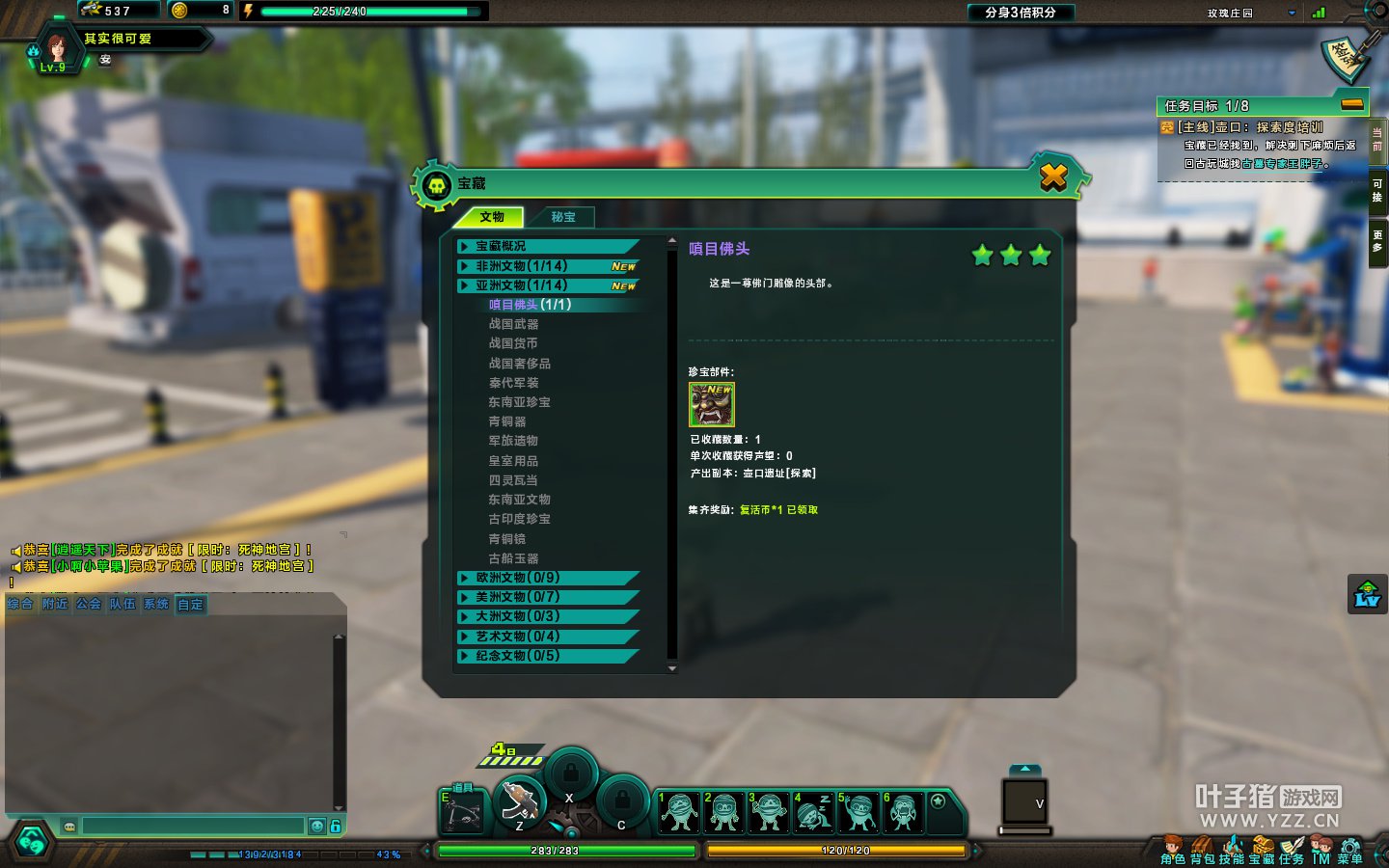Close the 宝藏 treasure window
Screen dimensions: 1389x868
click(x=1053, y=176)
